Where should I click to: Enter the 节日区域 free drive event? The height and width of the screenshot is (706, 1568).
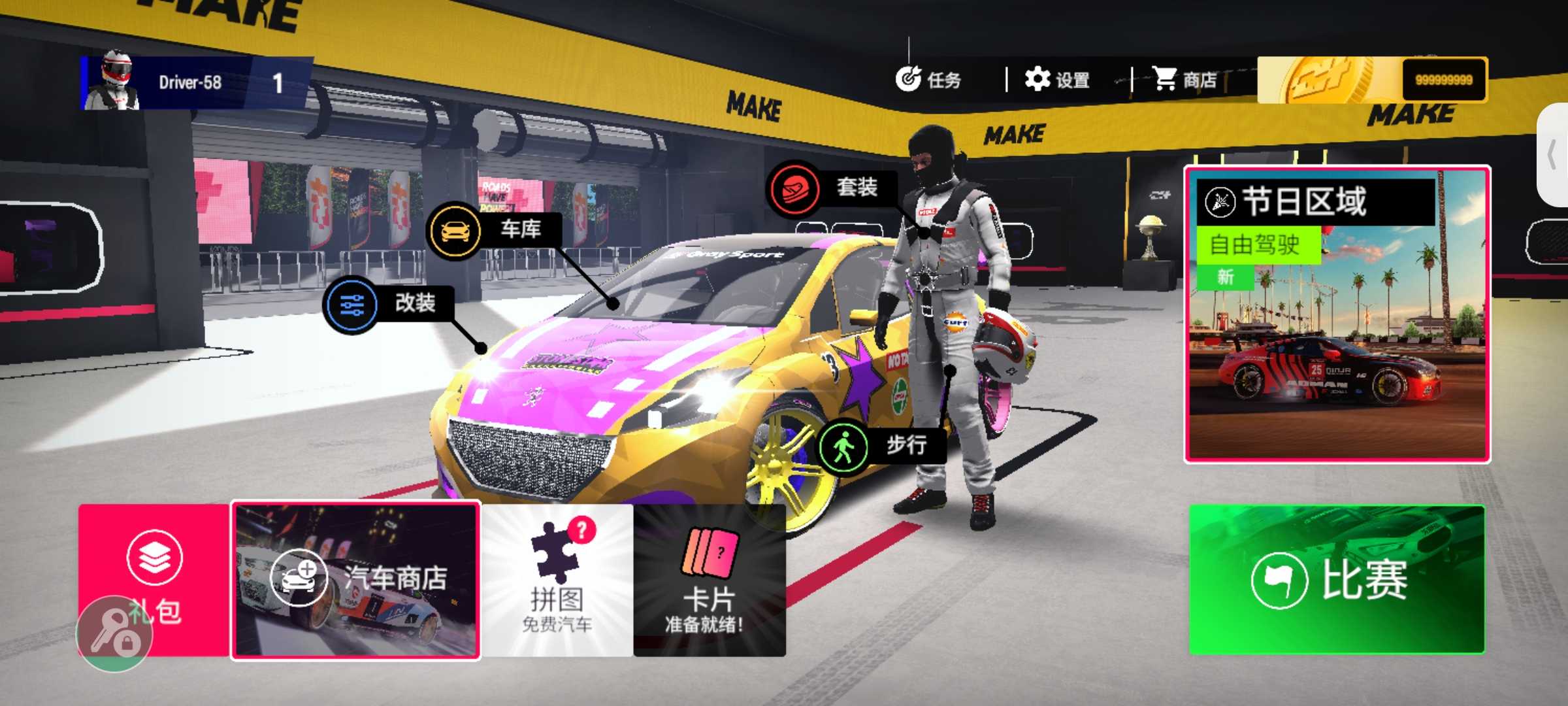click(1337, 315)
